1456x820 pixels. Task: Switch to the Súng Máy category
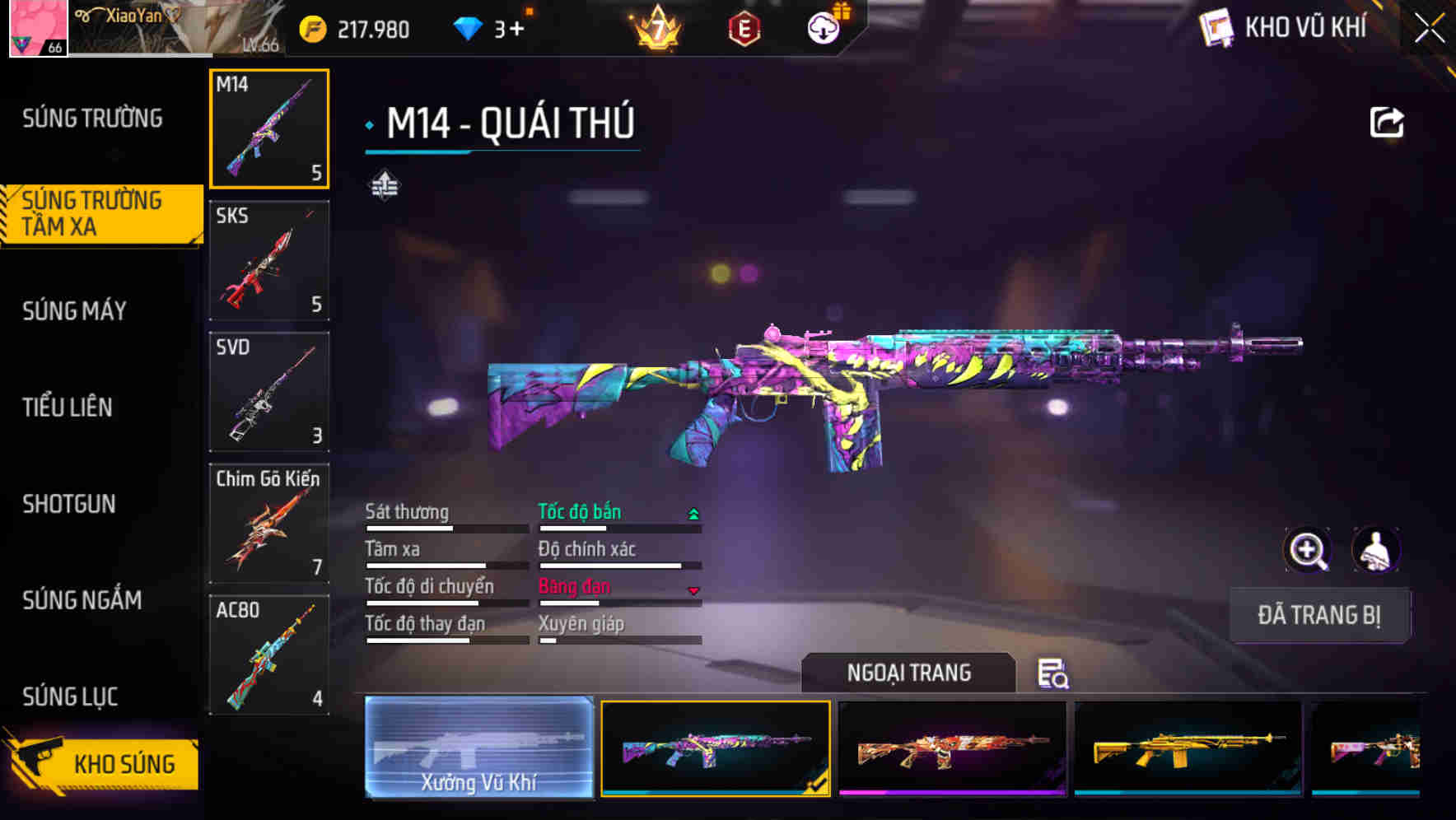pos(75,310)
